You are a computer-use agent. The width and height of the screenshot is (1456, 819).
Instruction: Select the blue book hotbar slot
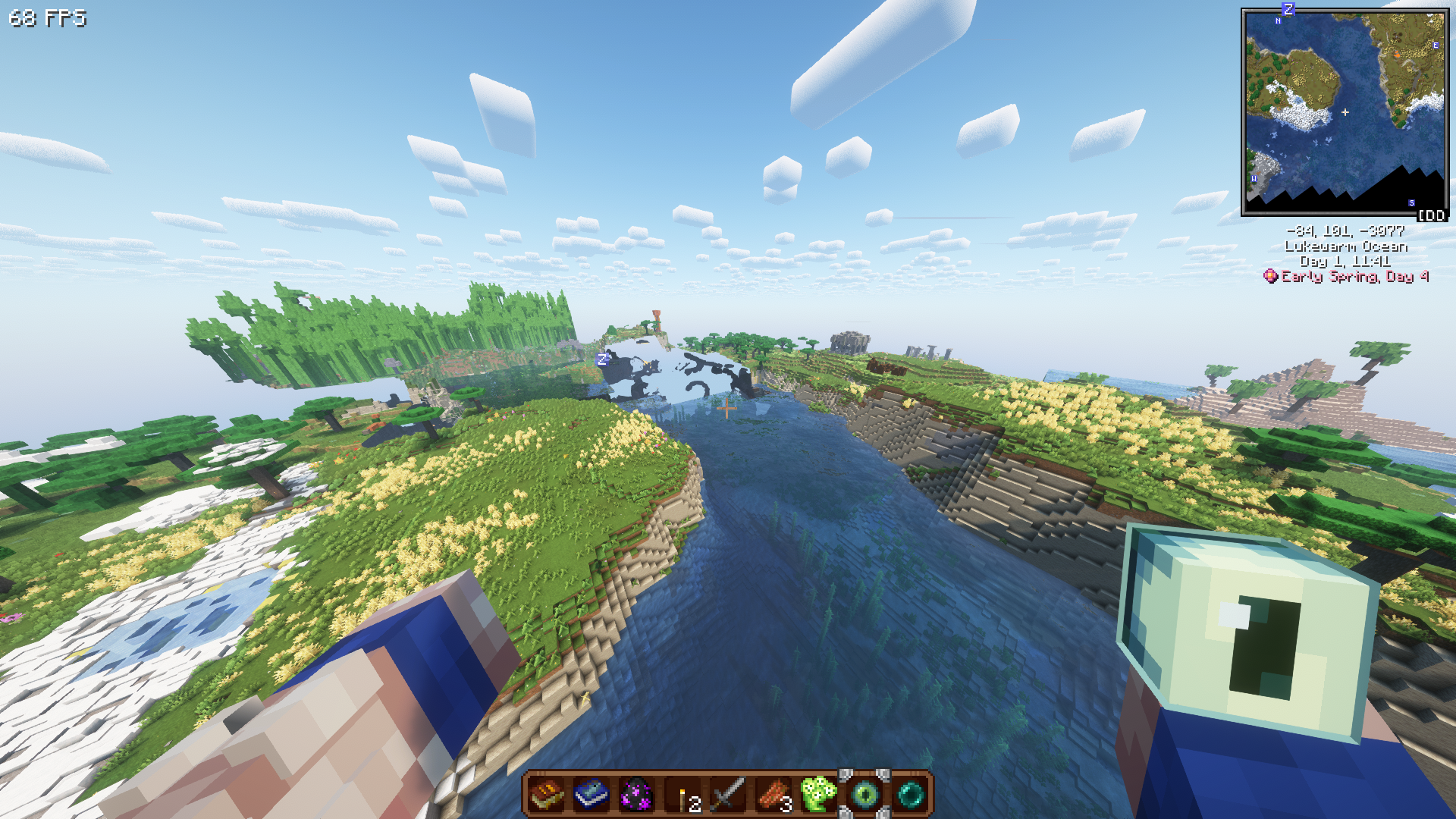point(591,795)
